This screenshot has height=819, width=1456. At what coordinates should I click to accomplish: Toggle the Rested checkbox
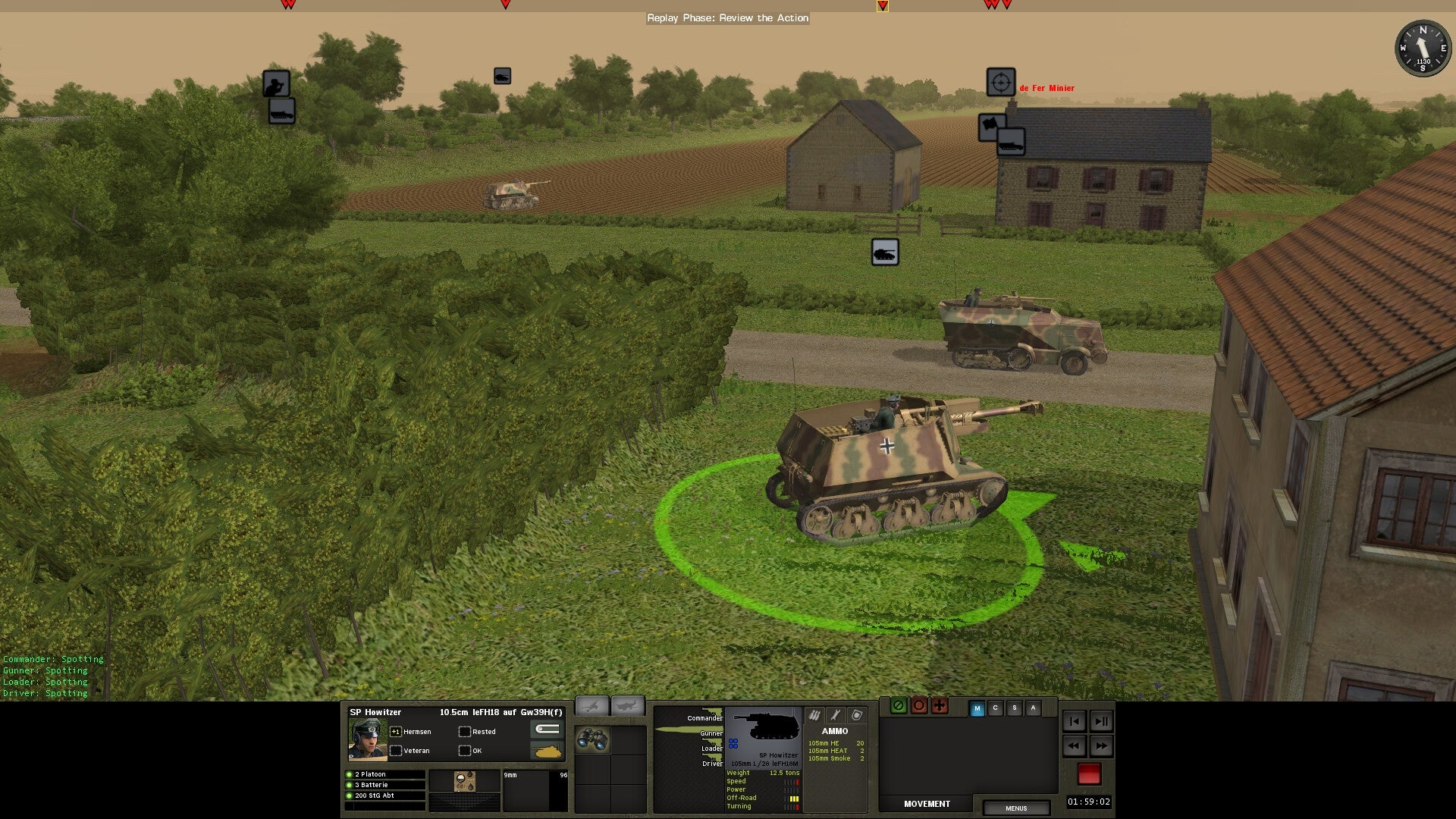click(465, 731)
